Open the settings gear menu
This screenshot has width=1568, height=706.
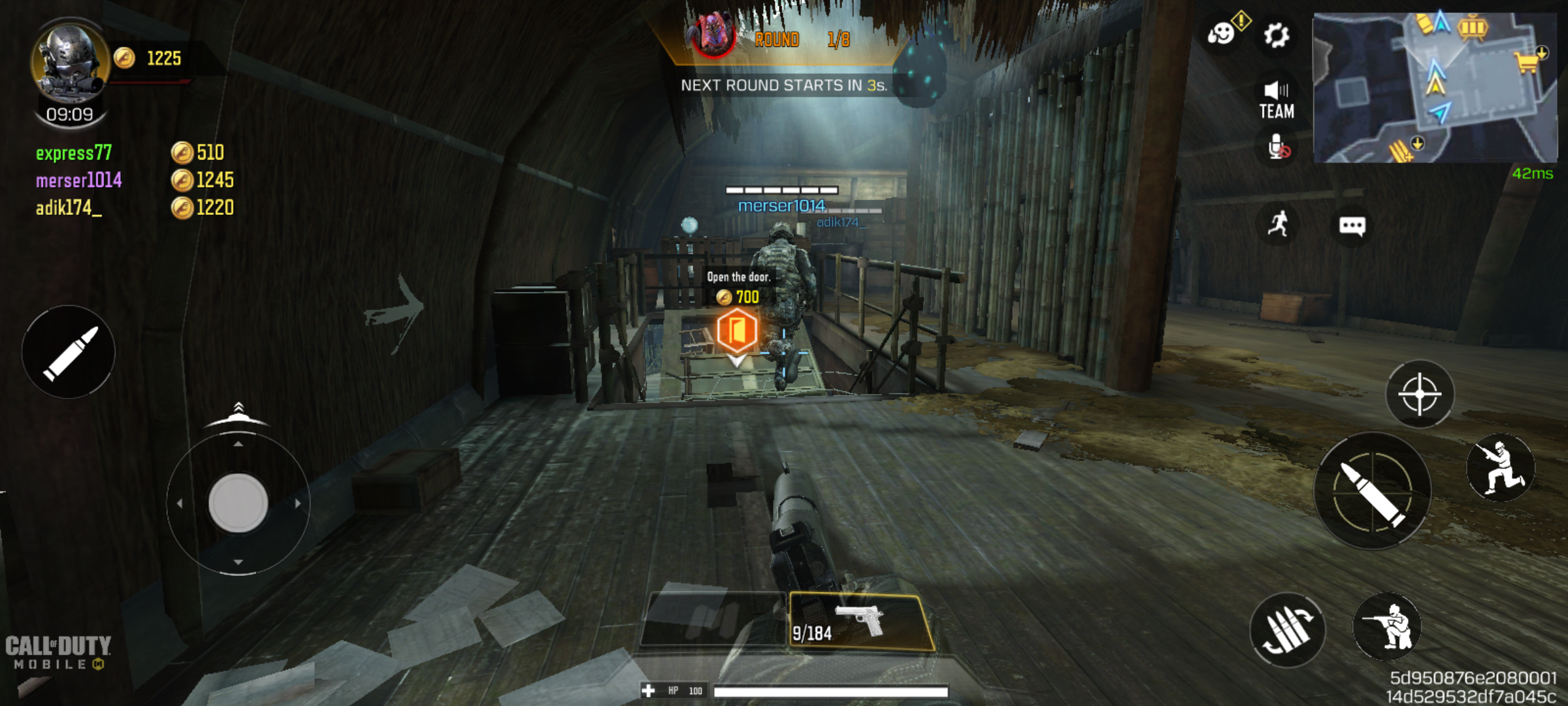point(1275,35)
